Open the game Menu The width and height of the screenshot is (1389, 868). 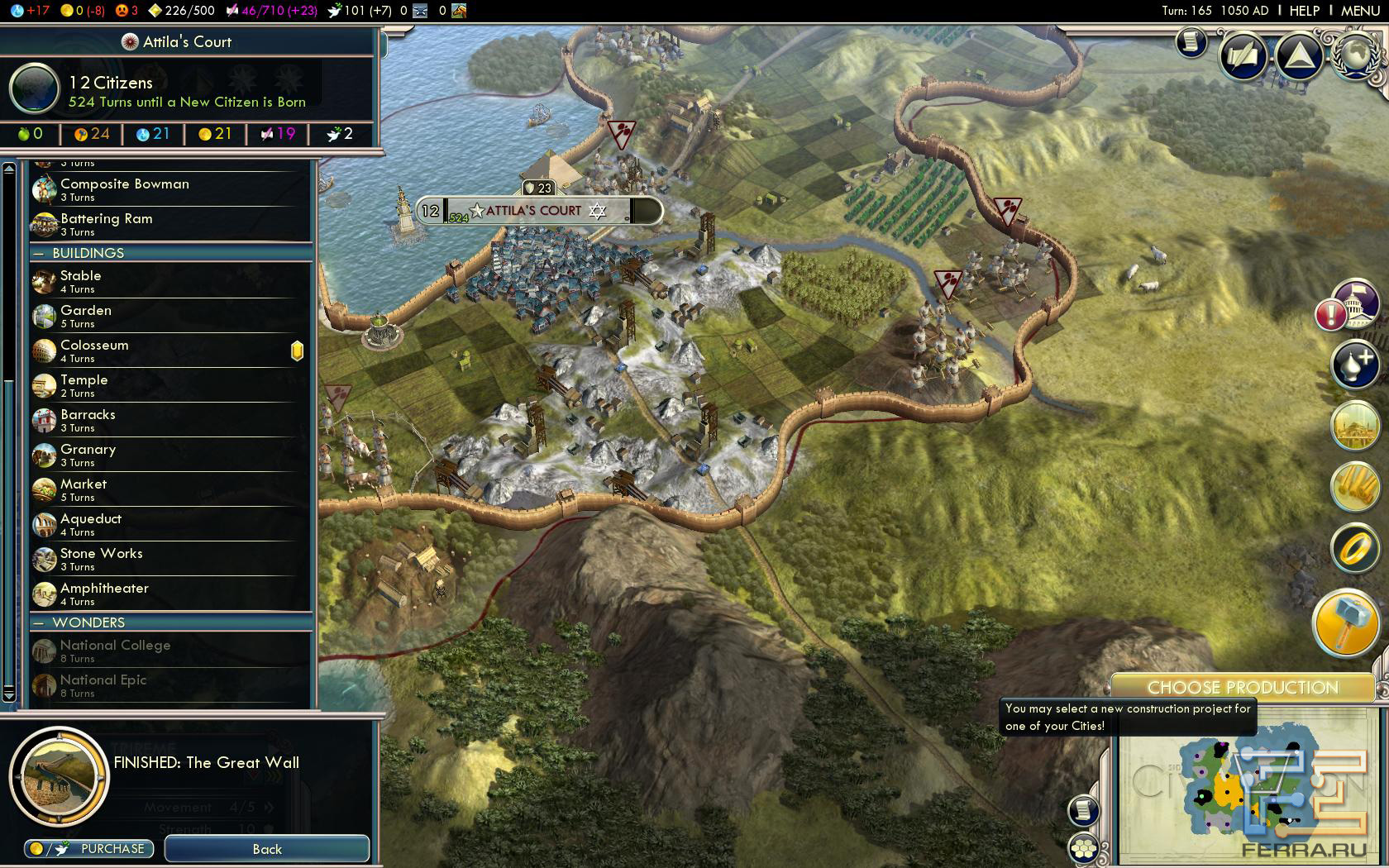1360,11
